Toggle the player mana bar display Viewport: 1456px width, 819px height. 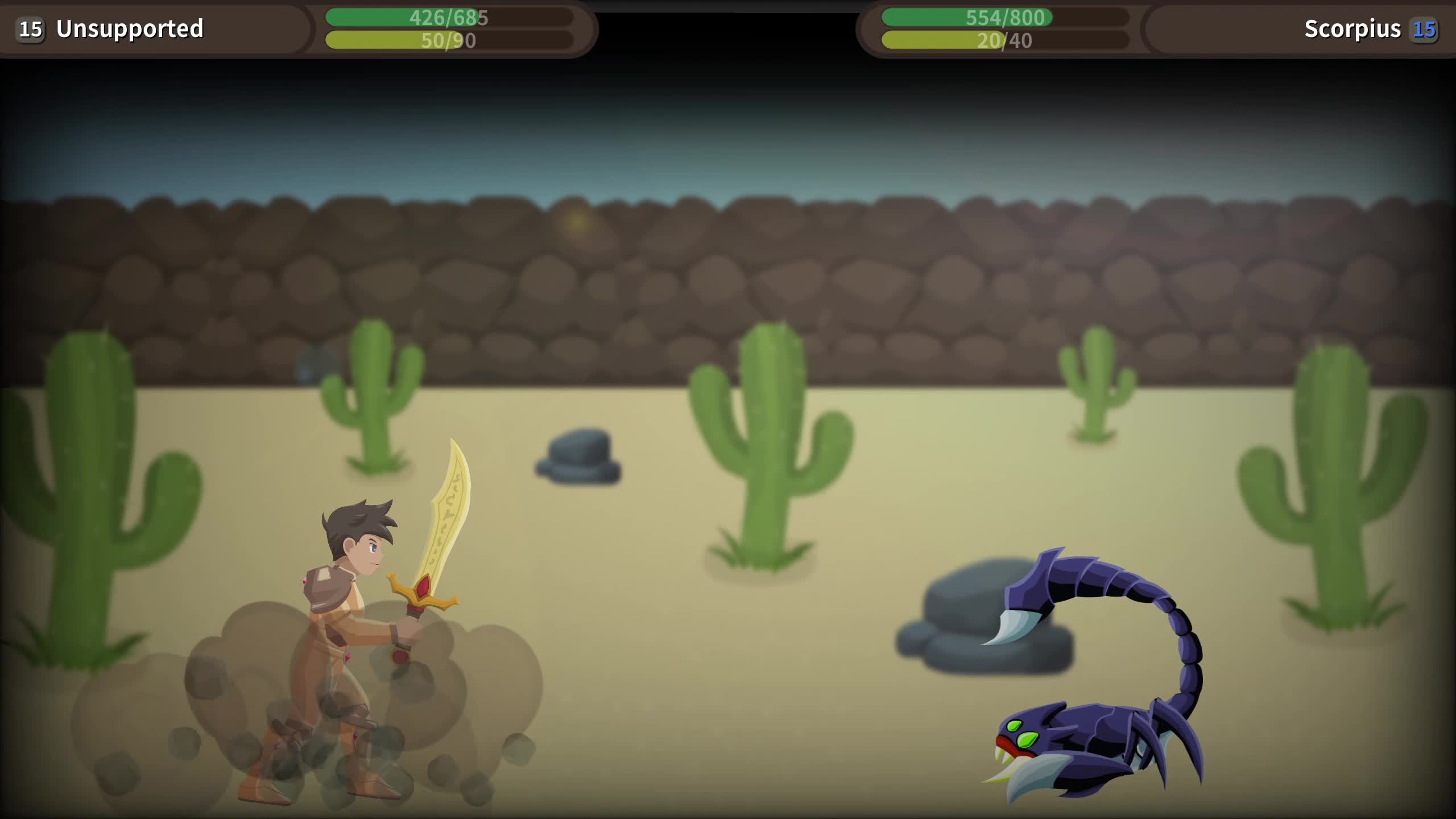point(449,41)
